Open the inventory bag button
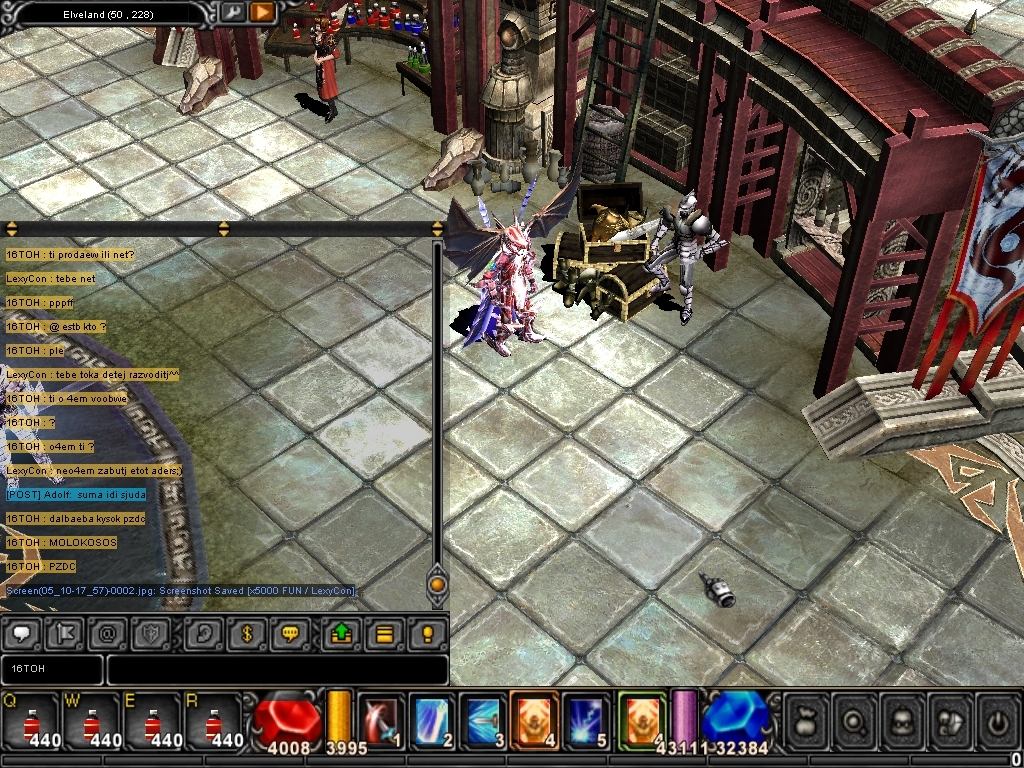 tap(807, 721)
